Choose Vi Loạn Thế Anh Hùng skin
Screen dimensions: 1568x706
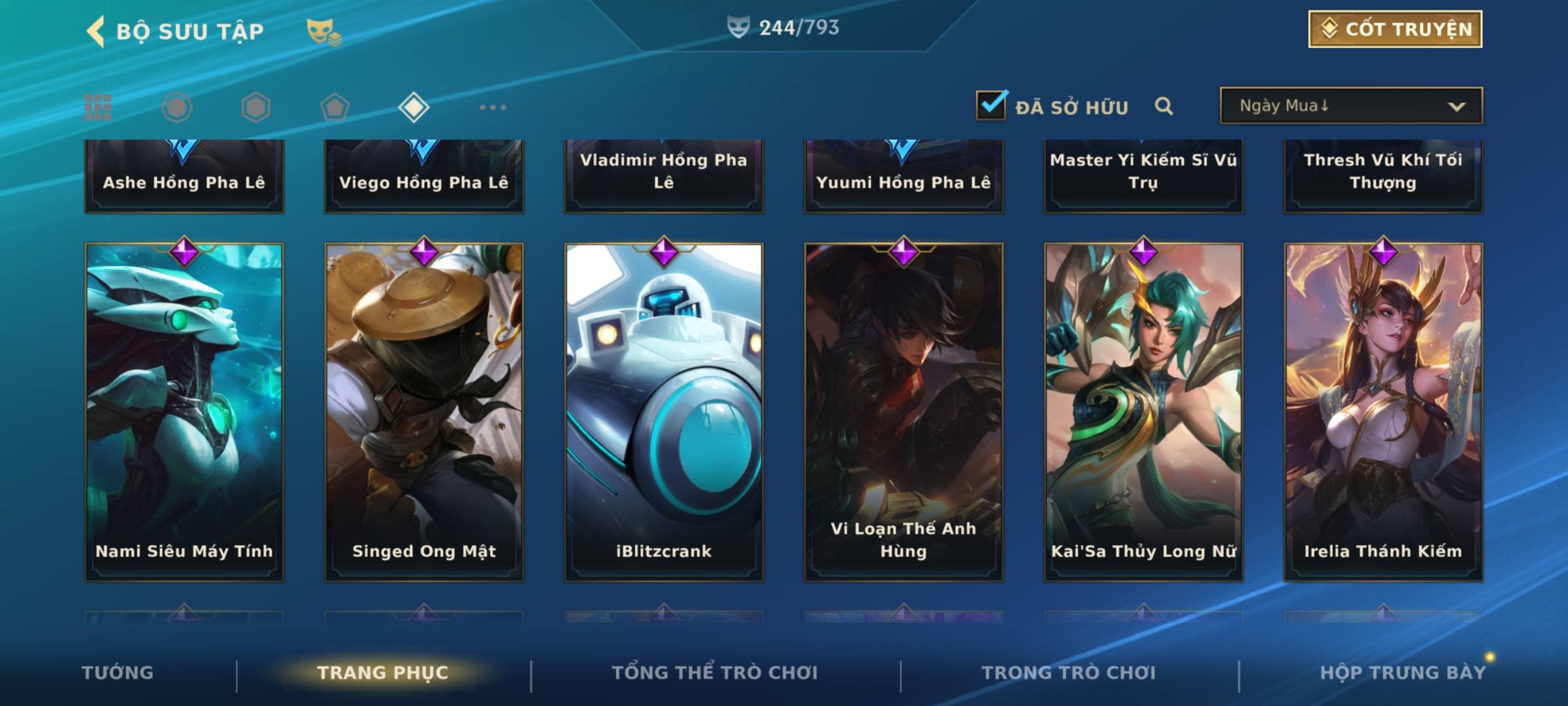coord(904,412)
